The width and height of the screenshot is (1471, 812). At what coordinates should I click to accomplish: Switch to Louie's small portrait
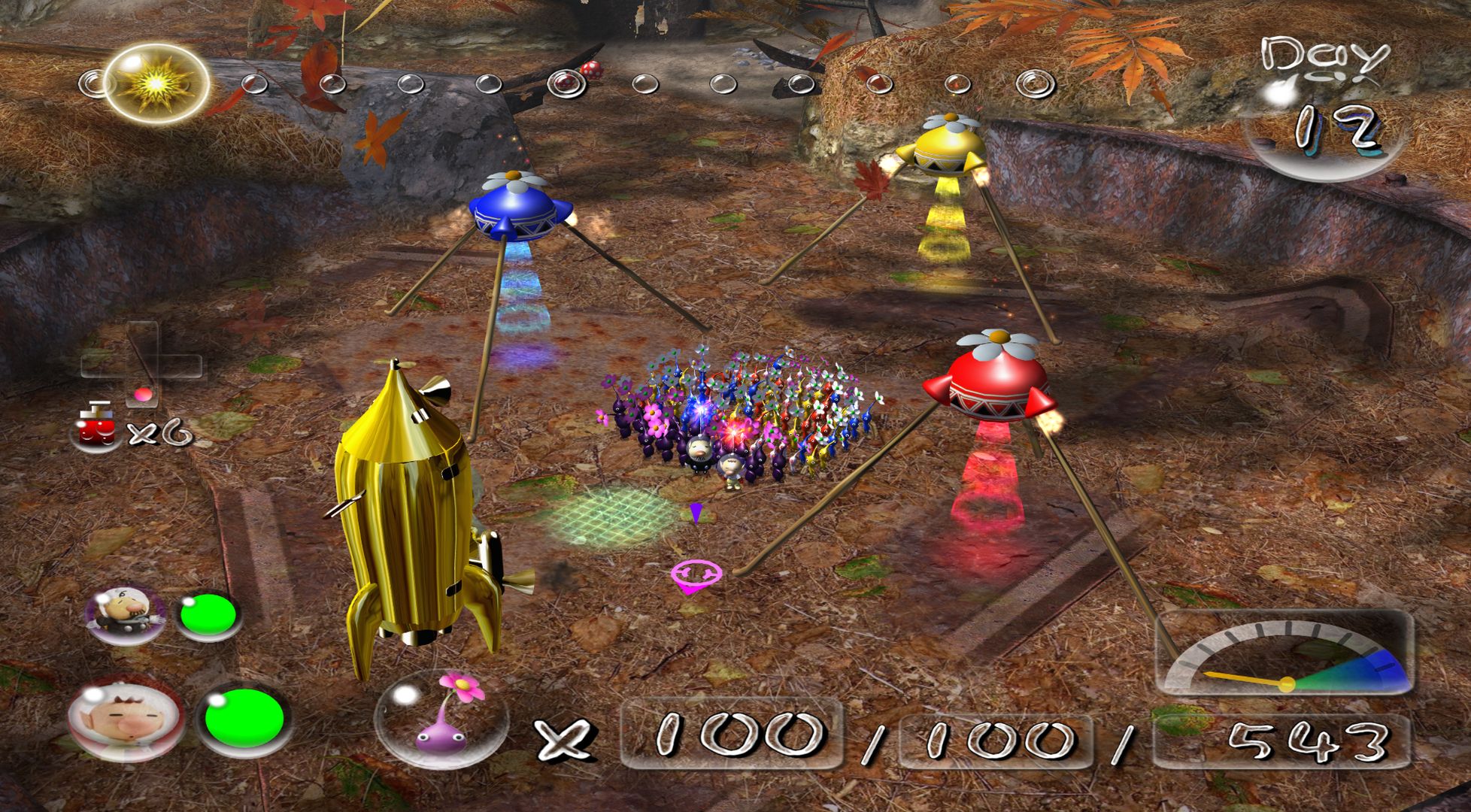[x=126, y=613]
